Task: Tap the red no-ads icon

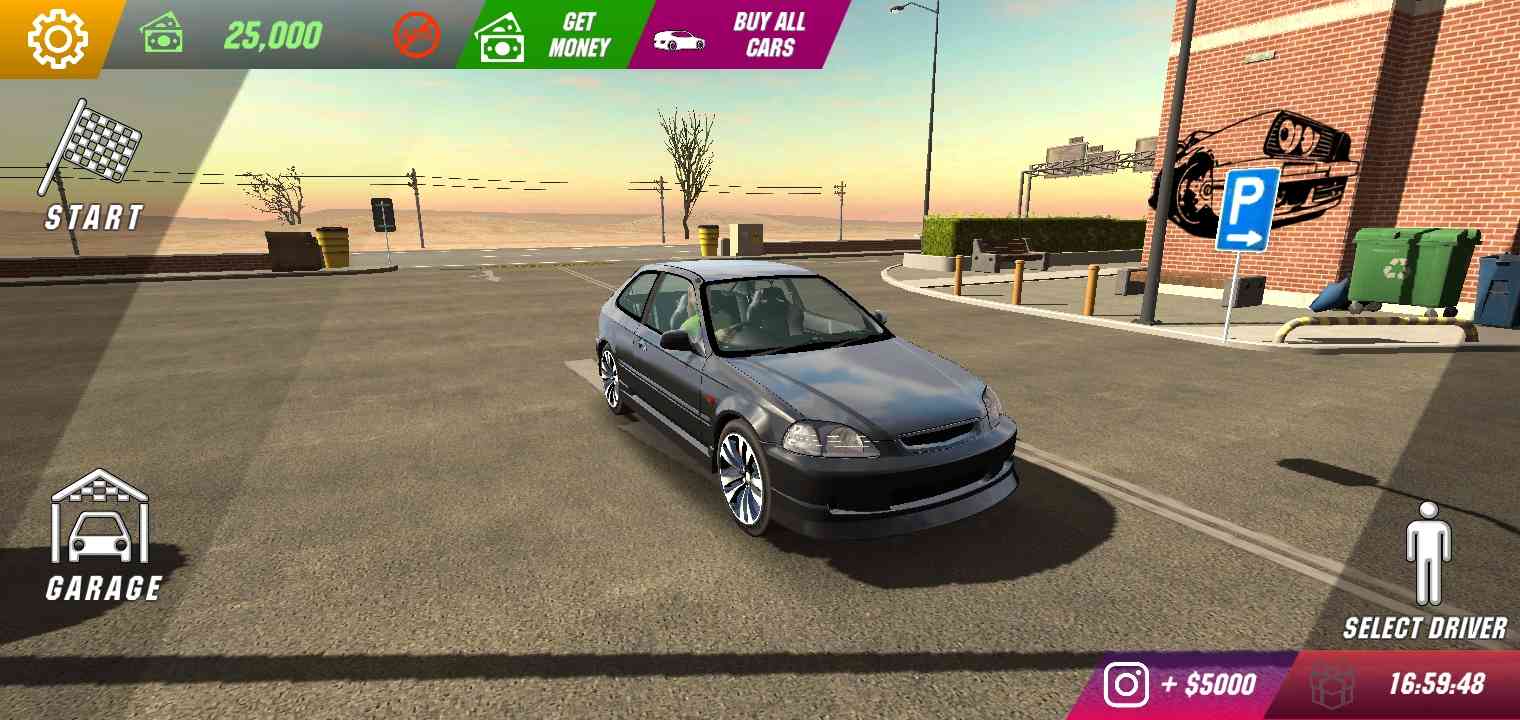Action: (419, 33)
